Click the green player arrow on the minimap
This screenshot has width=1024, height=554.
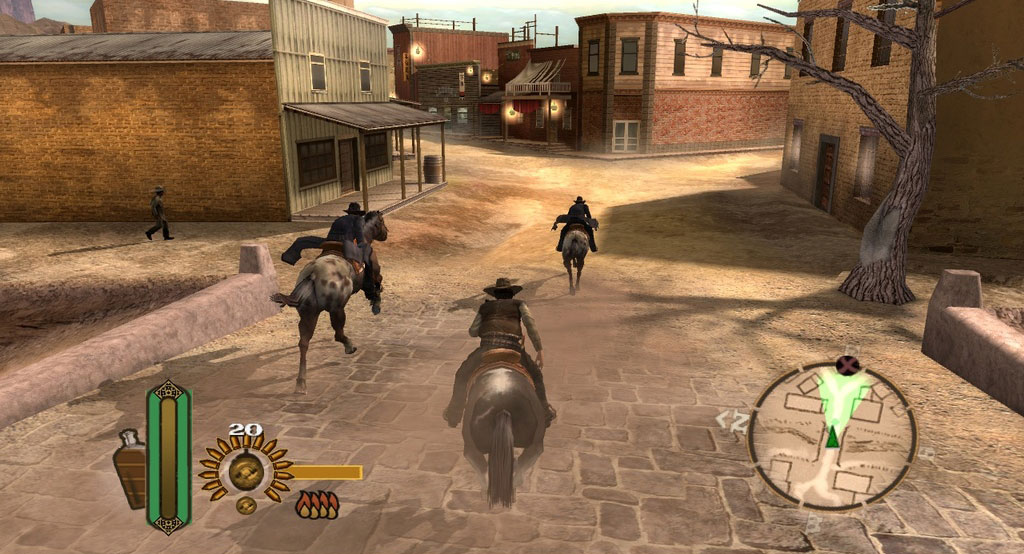click(831, 436)
